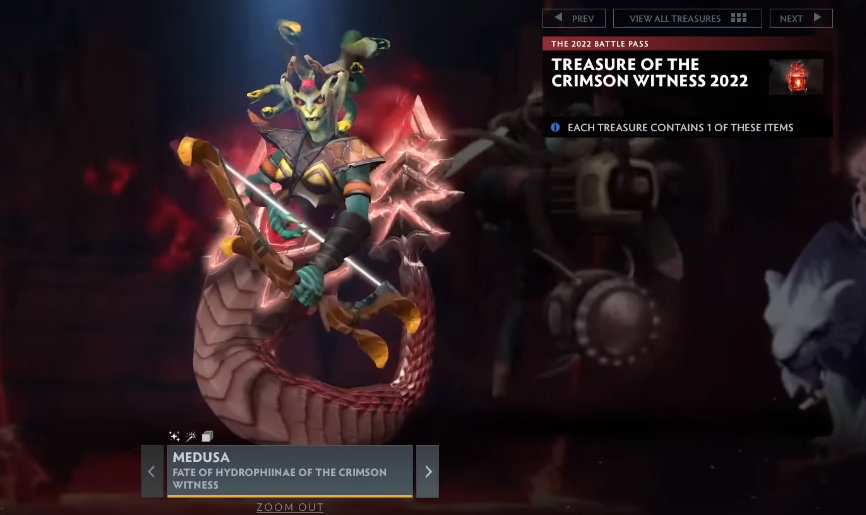Click the Crimson Witness treasure thumbnail

pyautogui.click(x=796, y=77)
